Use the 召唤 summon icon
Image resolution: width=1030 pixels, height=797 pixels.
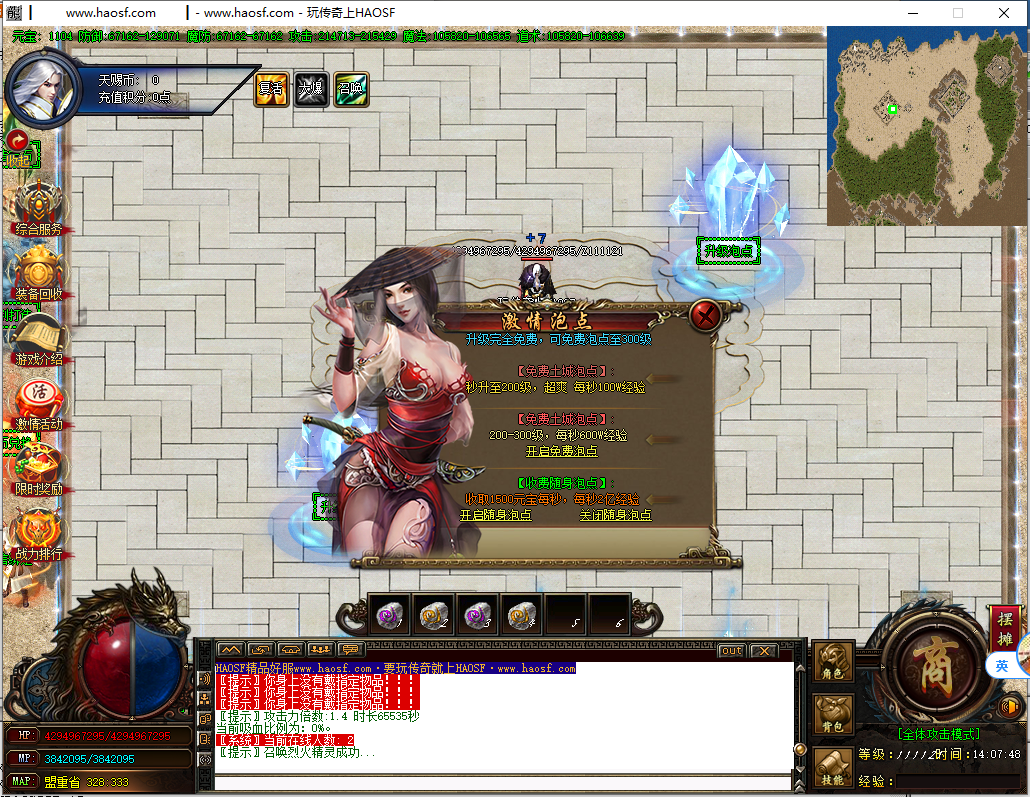tap(351, 88)
